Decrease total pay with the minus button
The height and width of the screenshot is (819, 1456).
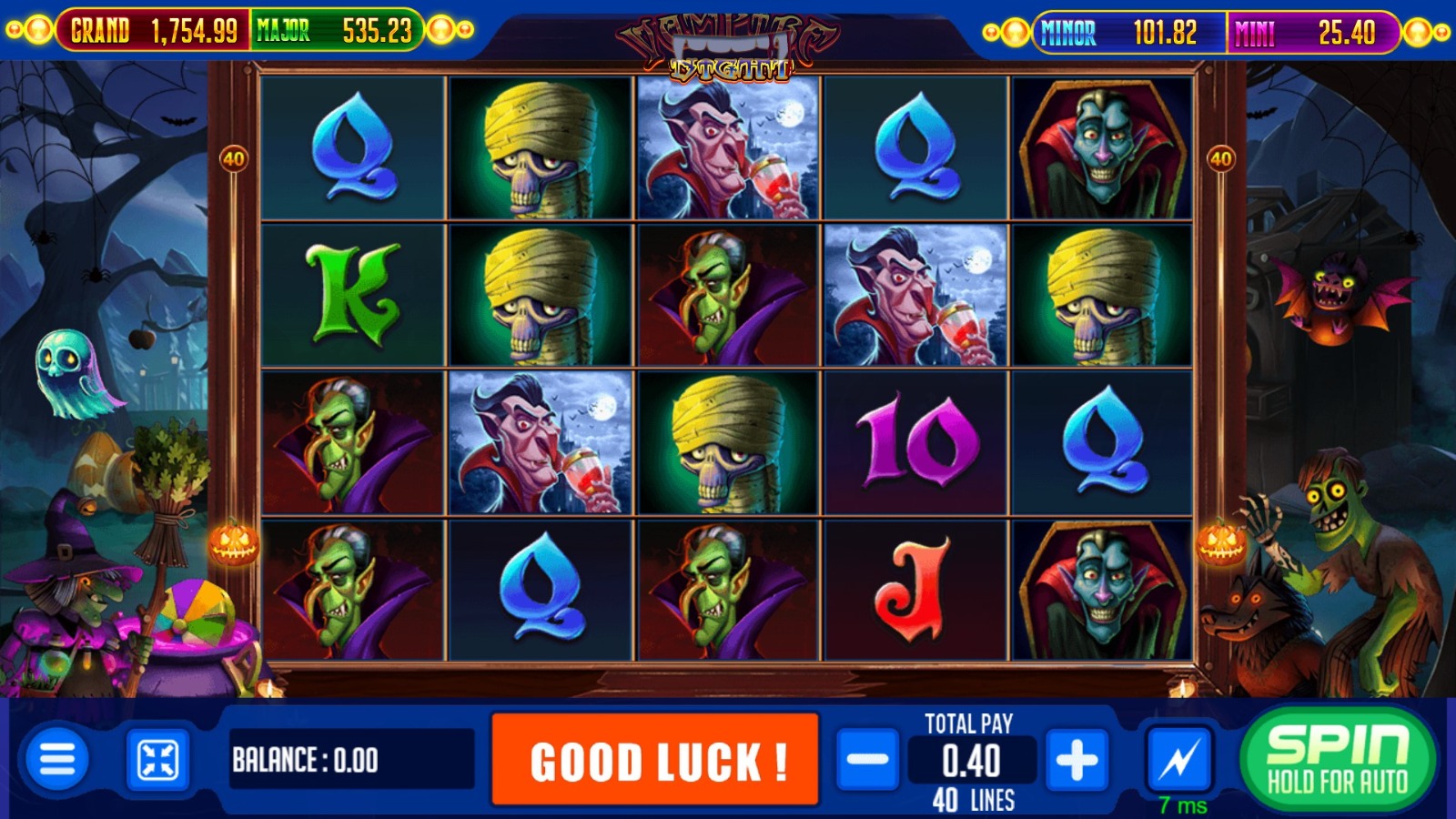pos(867,759)
